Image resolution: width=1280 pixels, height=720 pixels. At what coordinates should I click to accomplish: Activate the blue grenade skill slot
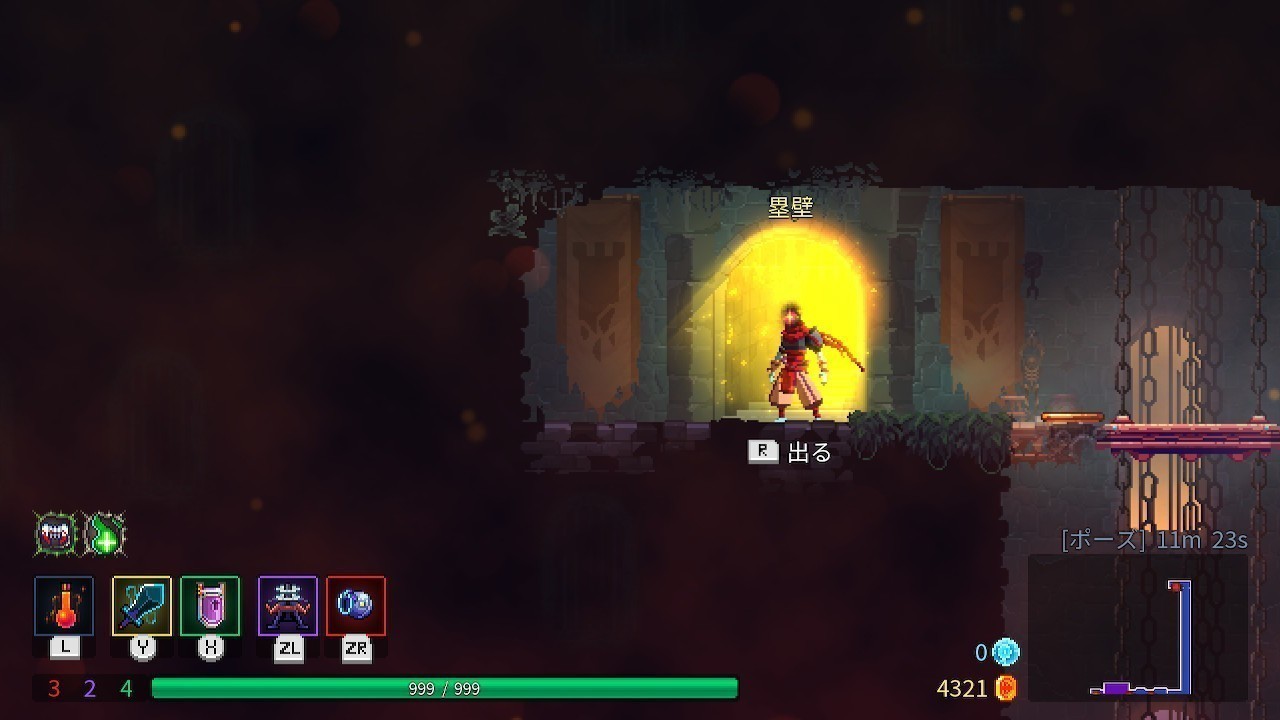355,606
